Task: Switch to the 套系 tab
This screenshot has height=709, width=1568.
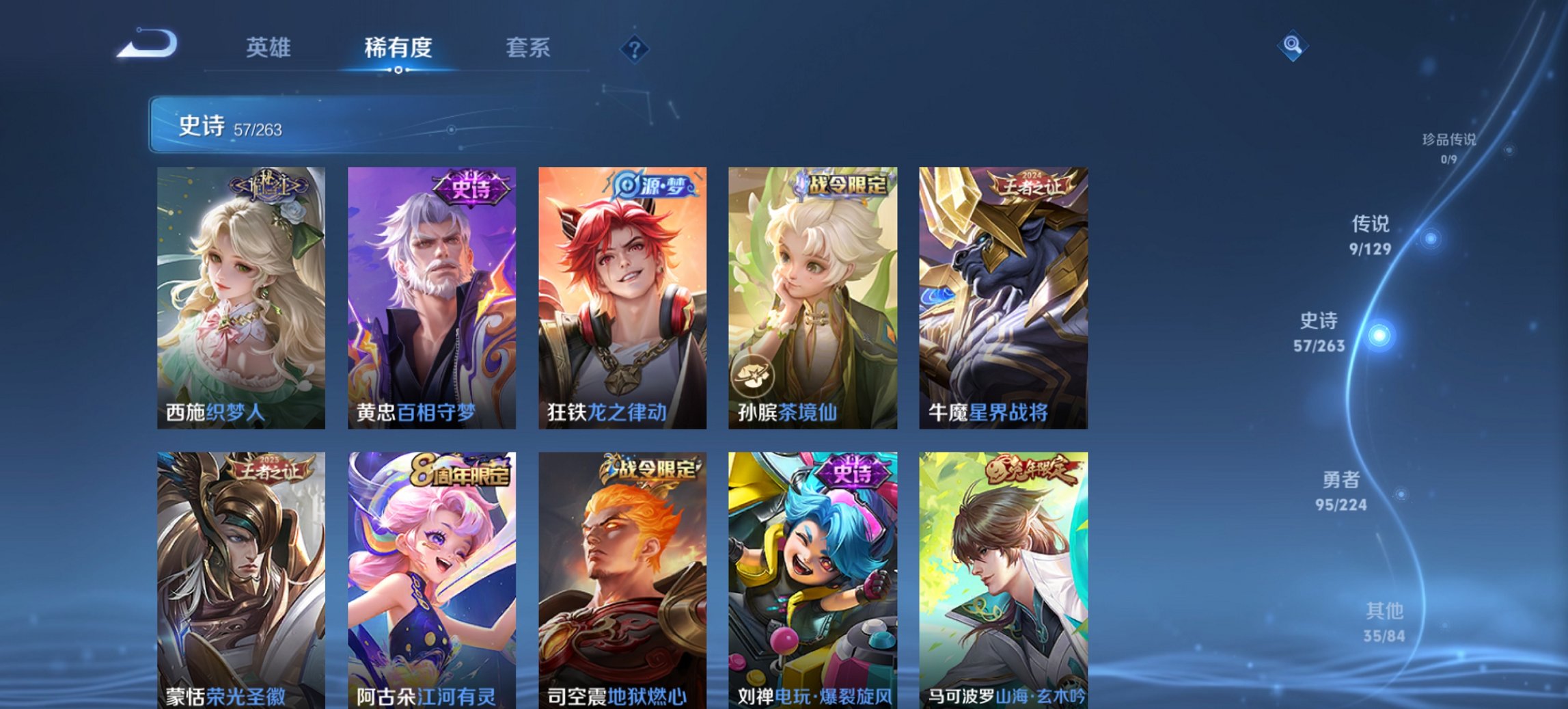Action: tap(528, 46)
